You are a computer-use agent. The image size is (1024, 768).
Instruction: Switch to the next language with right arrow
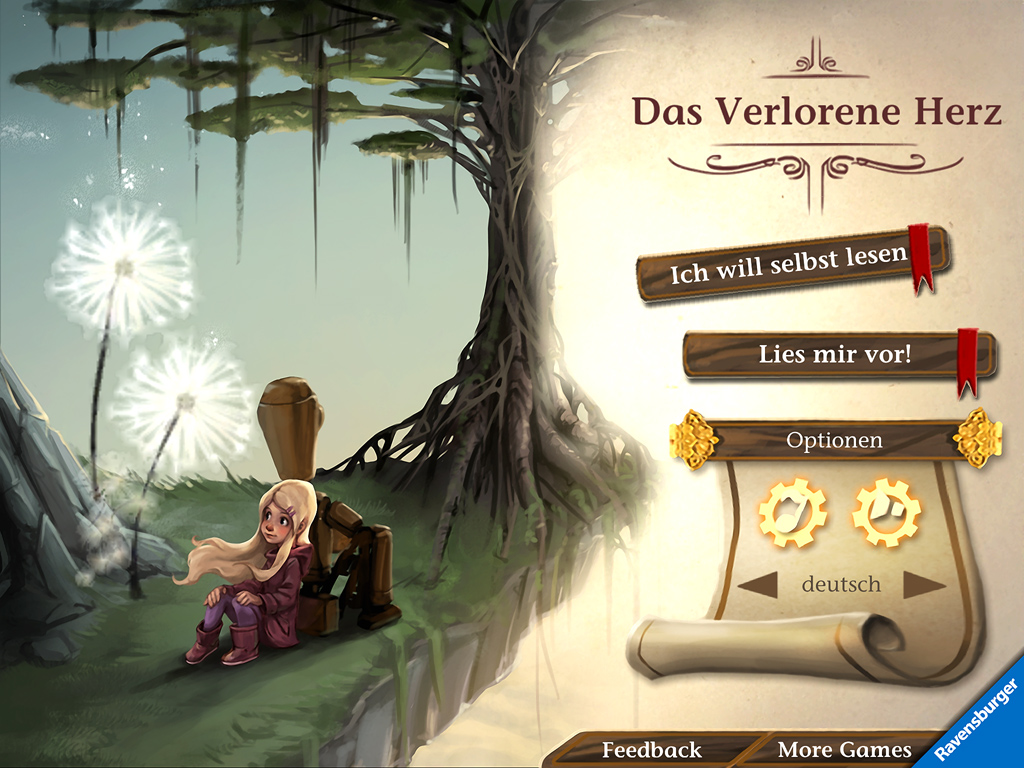(923, 585)
